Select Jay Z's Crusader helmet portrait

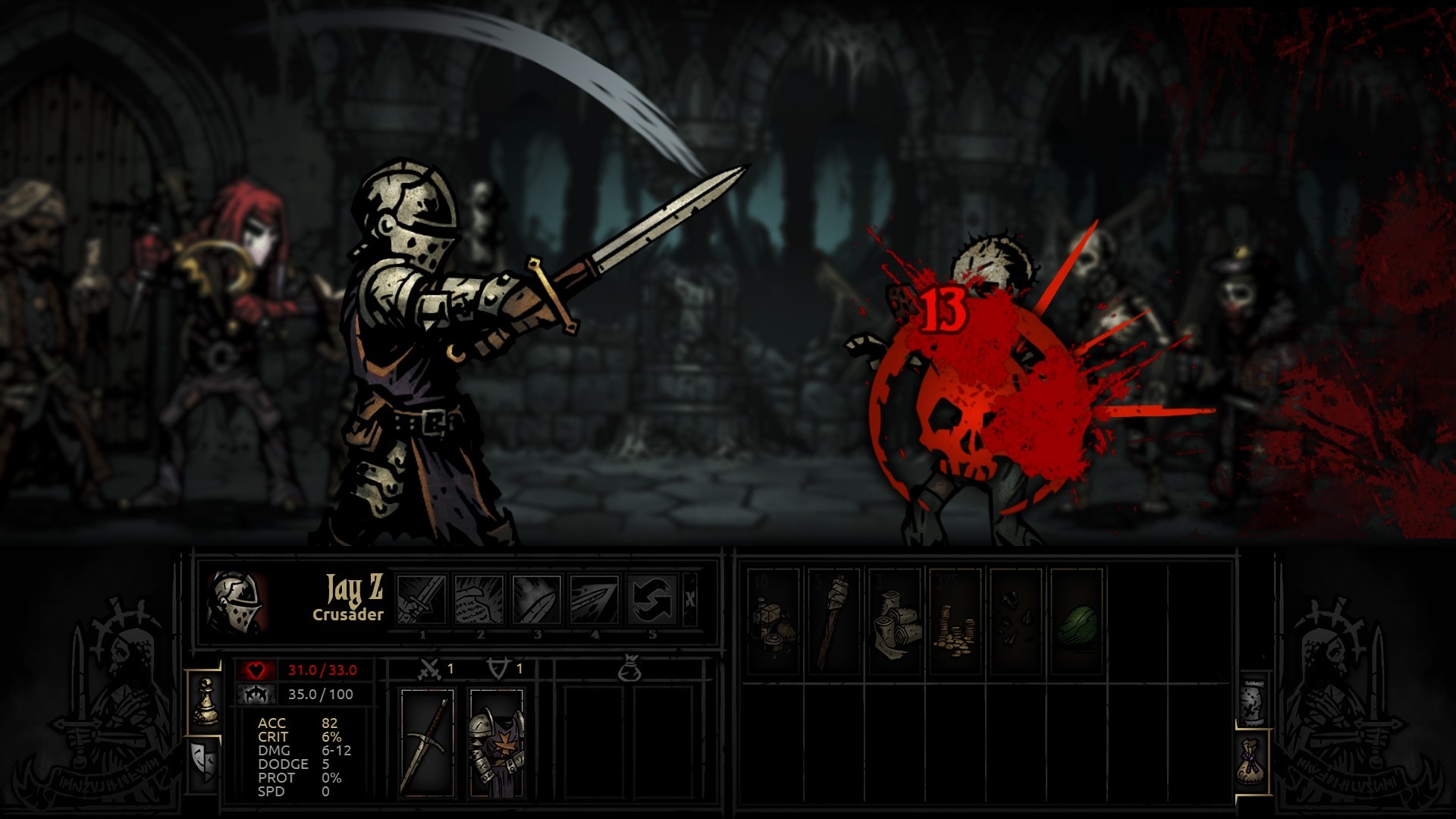pyautogui.click(x=236, y=601)
